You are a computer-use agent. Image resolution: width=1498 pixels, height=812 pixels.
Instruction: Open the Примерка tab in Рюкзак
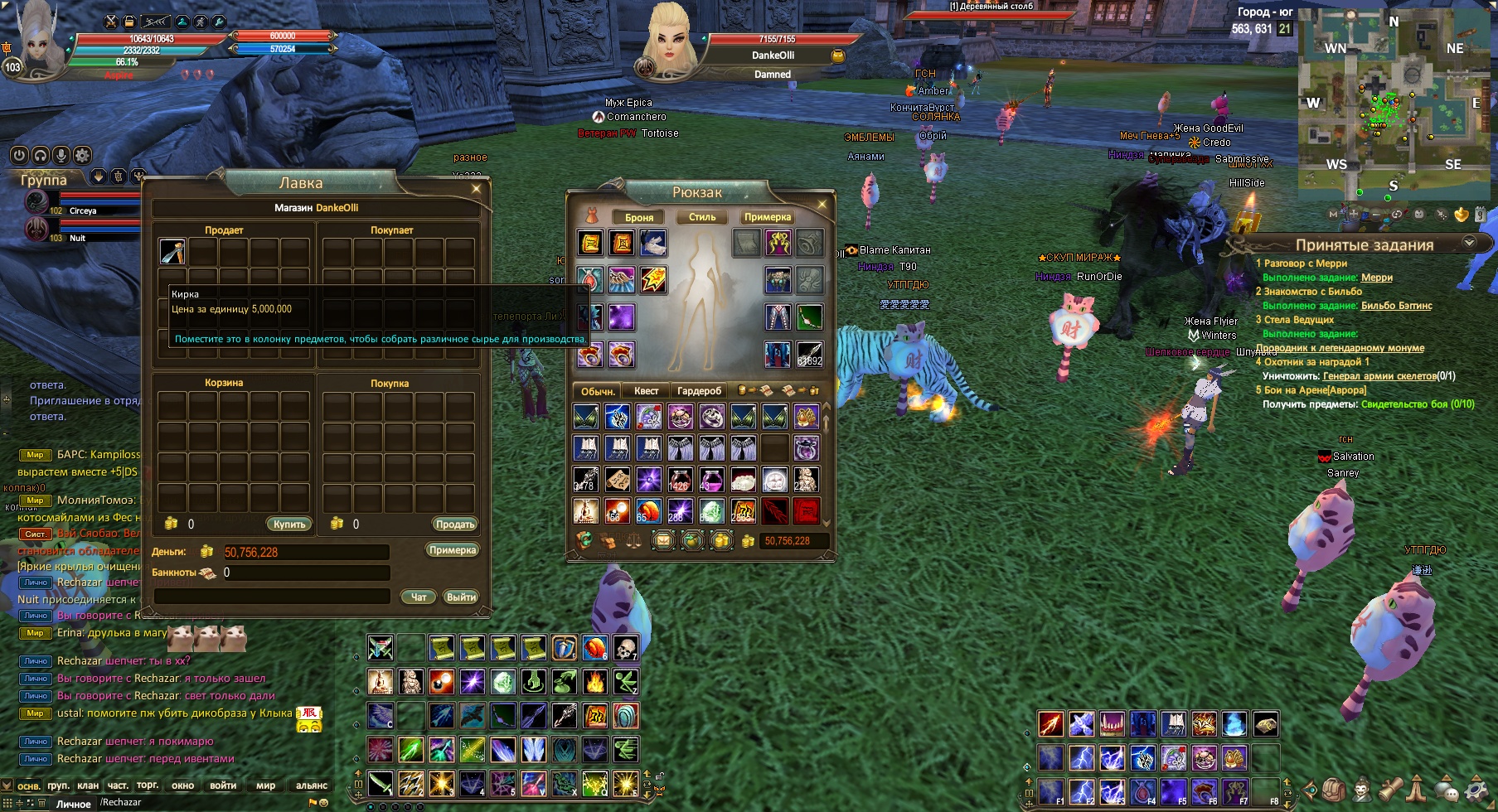767,217
